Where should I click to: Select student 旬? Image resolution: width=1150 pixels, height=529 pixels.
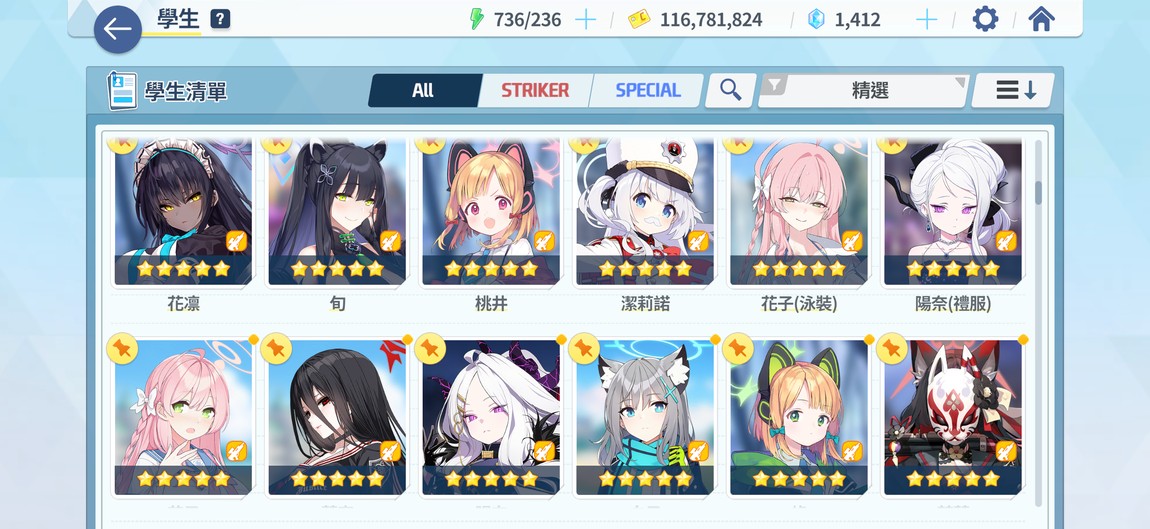pyautogui.click(x=337, y=213)
